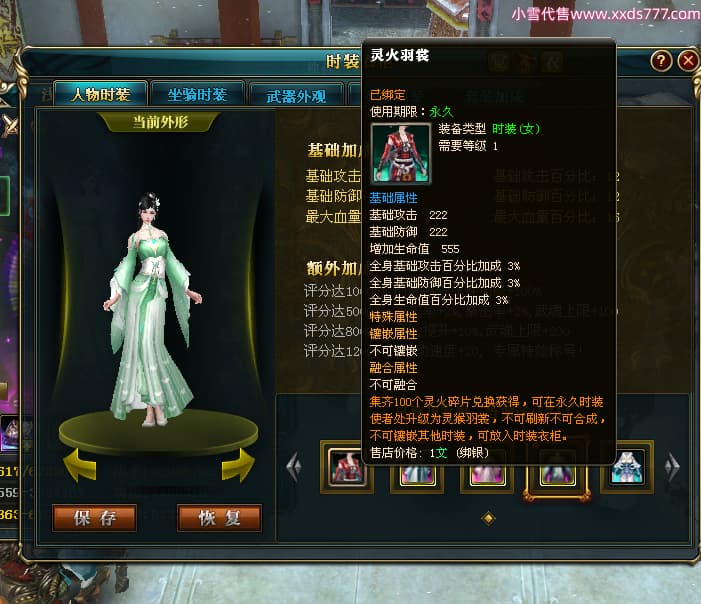Save the outfit with 保存
Screen dimensions: 701x604
pos(95,517)
